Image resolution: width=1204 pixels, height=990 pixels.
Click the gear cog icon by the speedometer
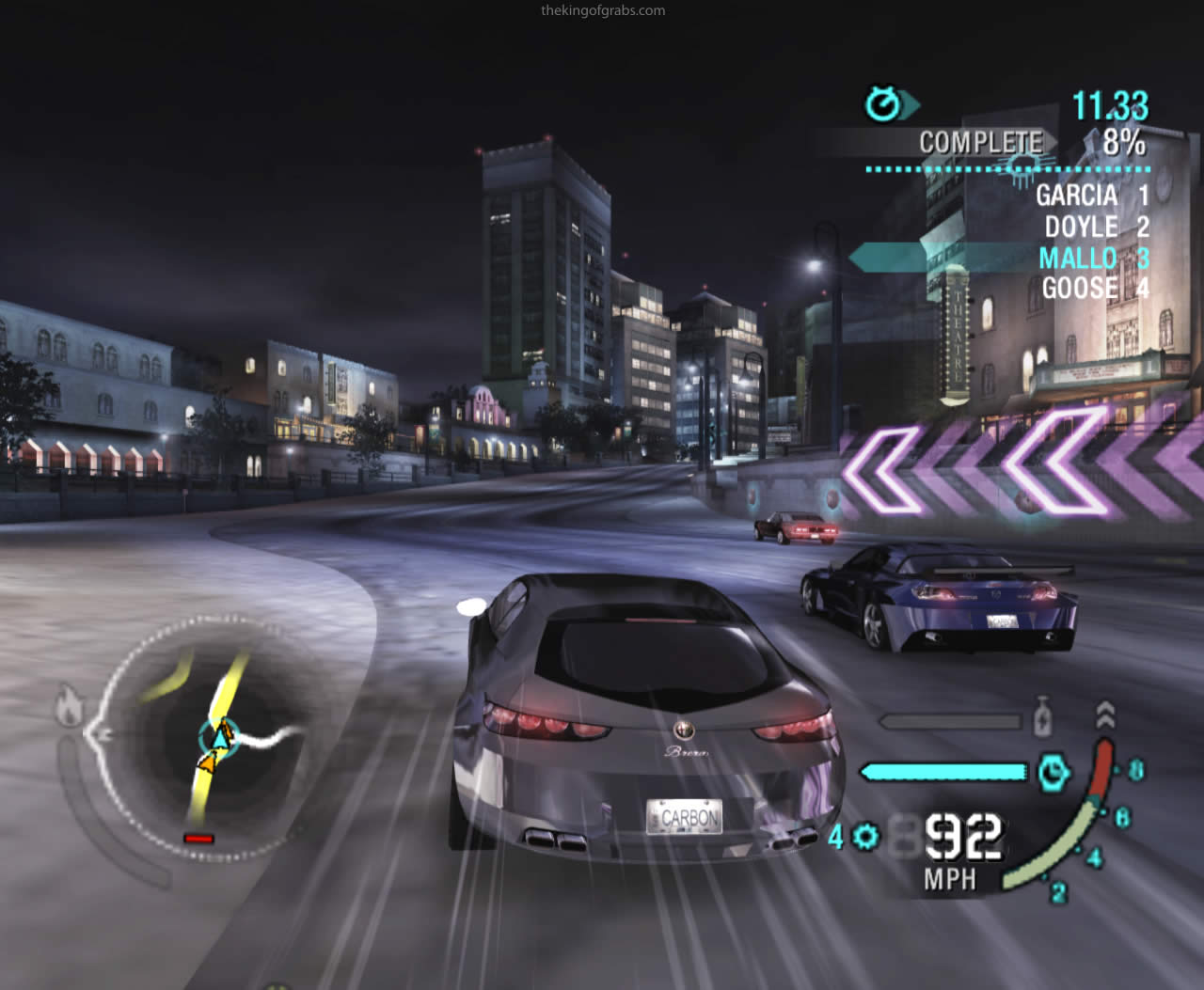click(x=865, y=836)
